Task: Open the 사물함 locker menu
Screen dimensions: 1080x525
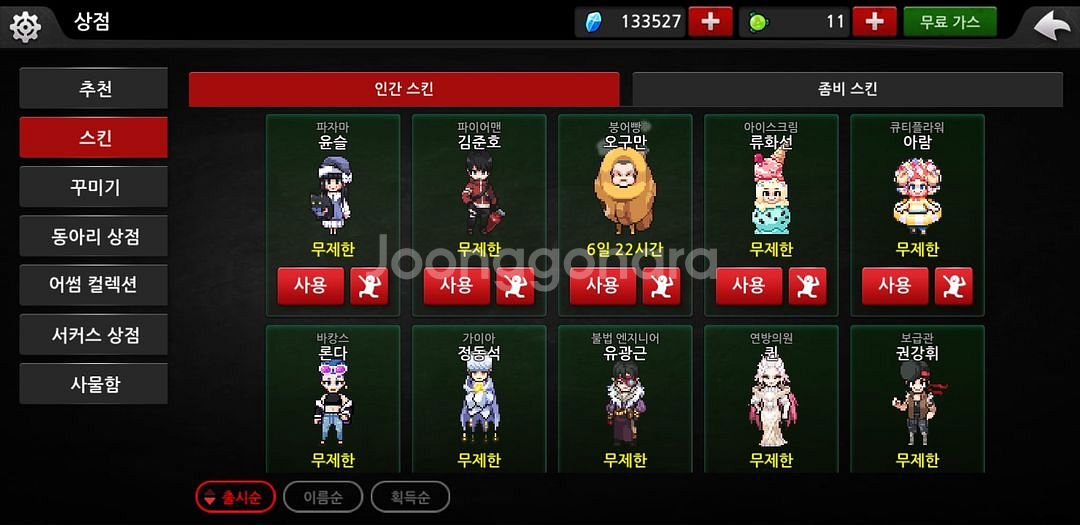Action: tap(94, 384)
